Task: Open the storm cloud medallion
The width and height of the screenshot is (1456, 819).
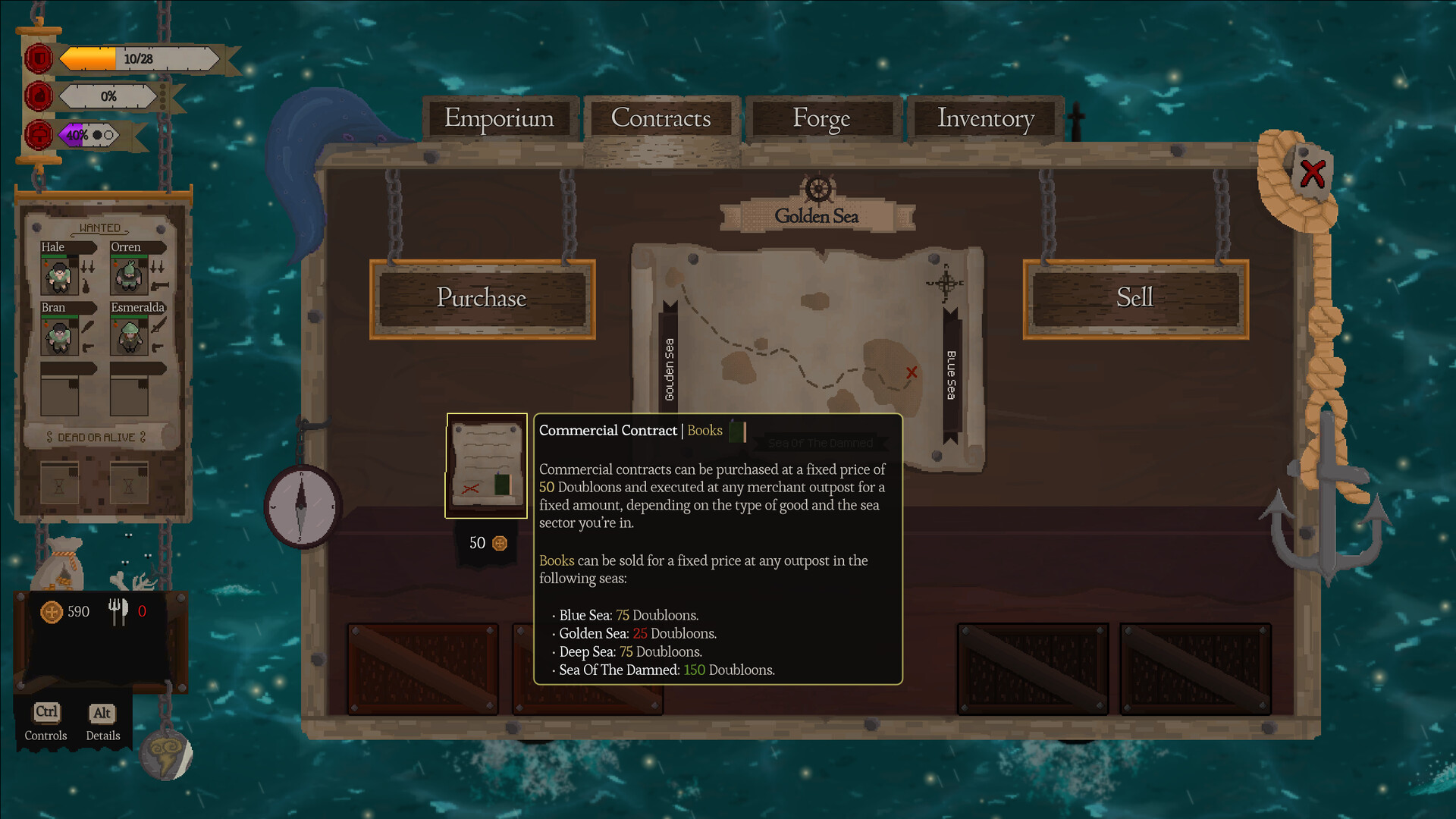Action: (x=166, y=754)
